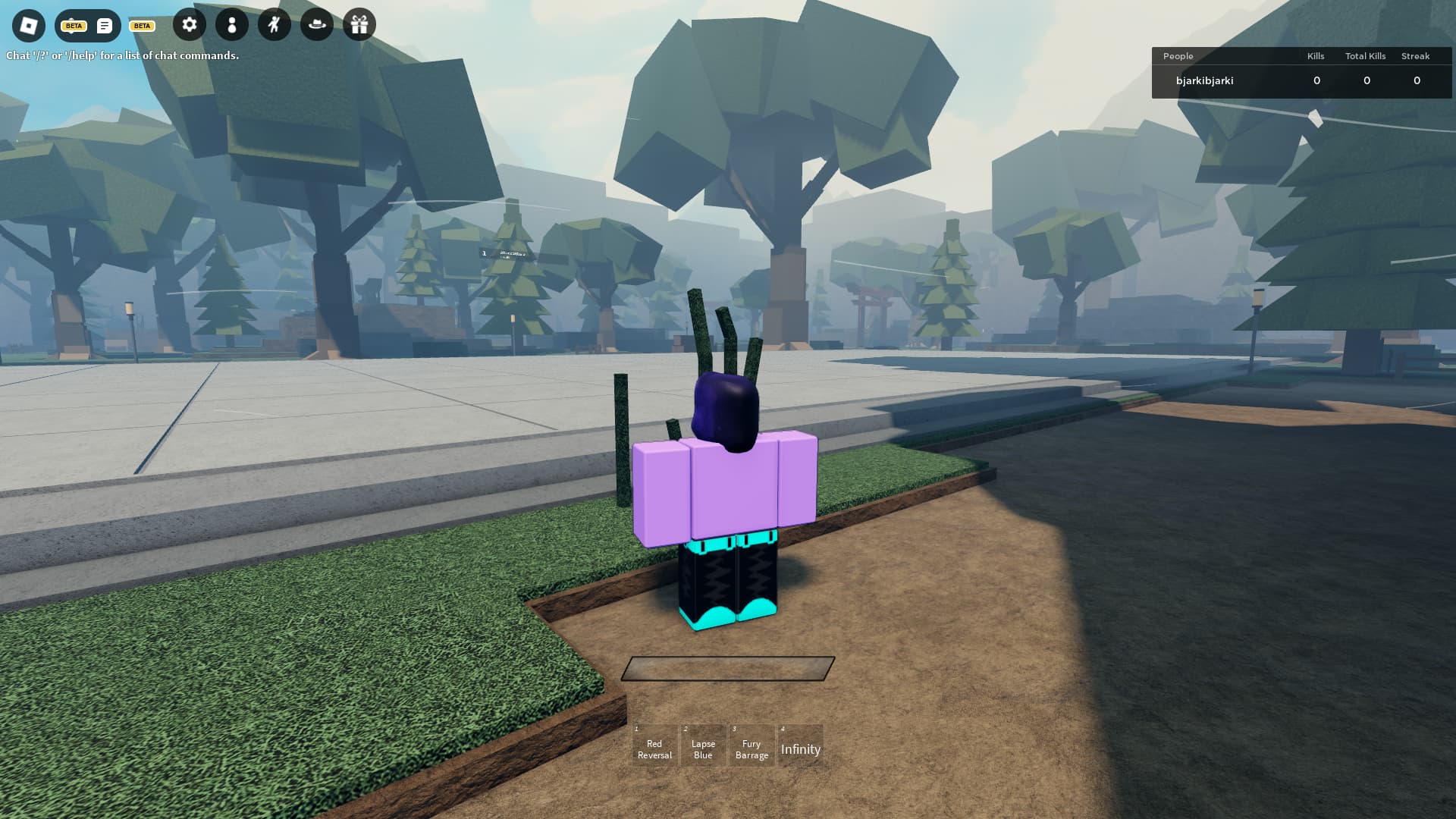Click bjarkibjarki's Streak value of zero
Viewport: 1456px width, 819px height.
pos(1417,80)
